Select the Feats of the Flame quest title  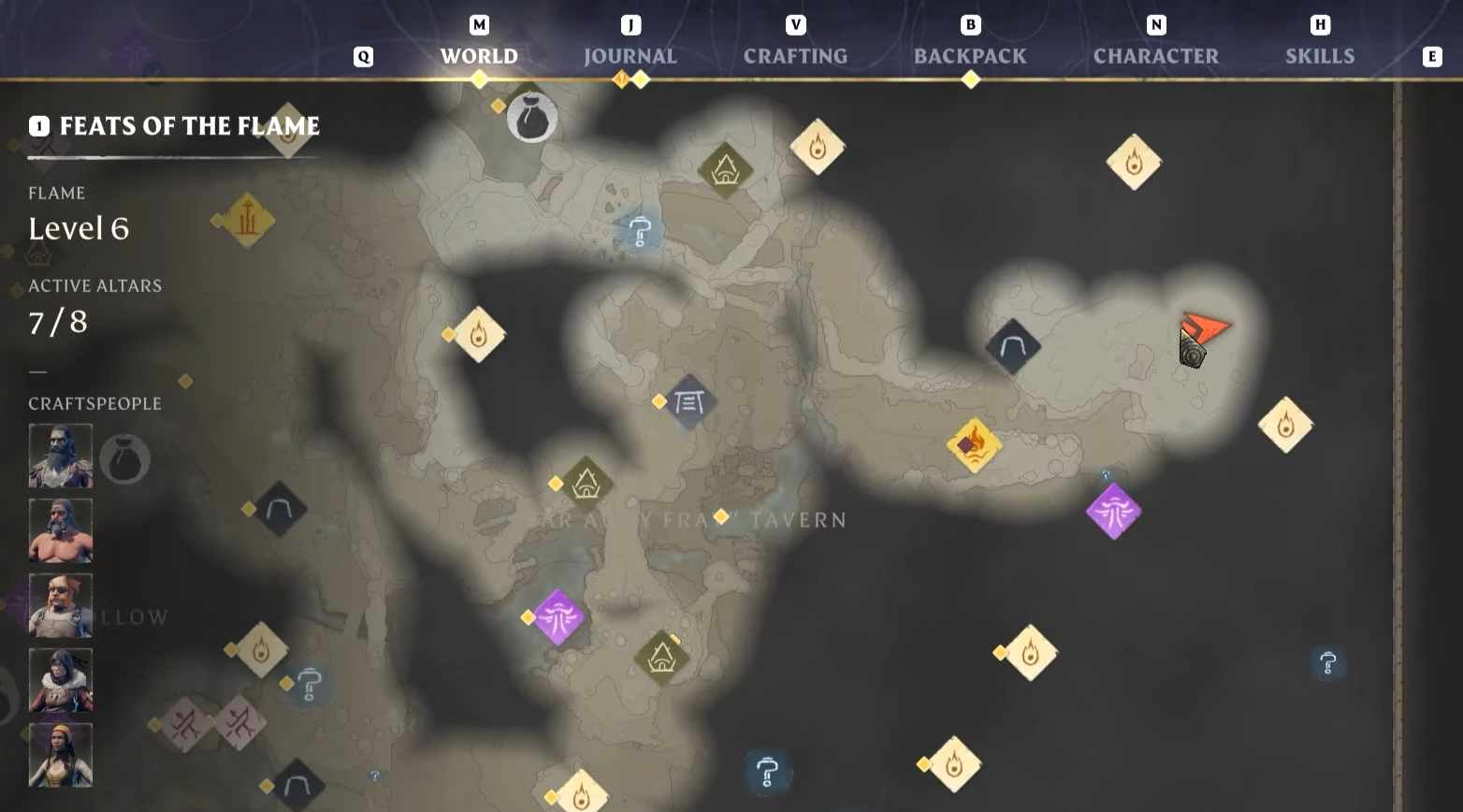(x=191, y=126)
